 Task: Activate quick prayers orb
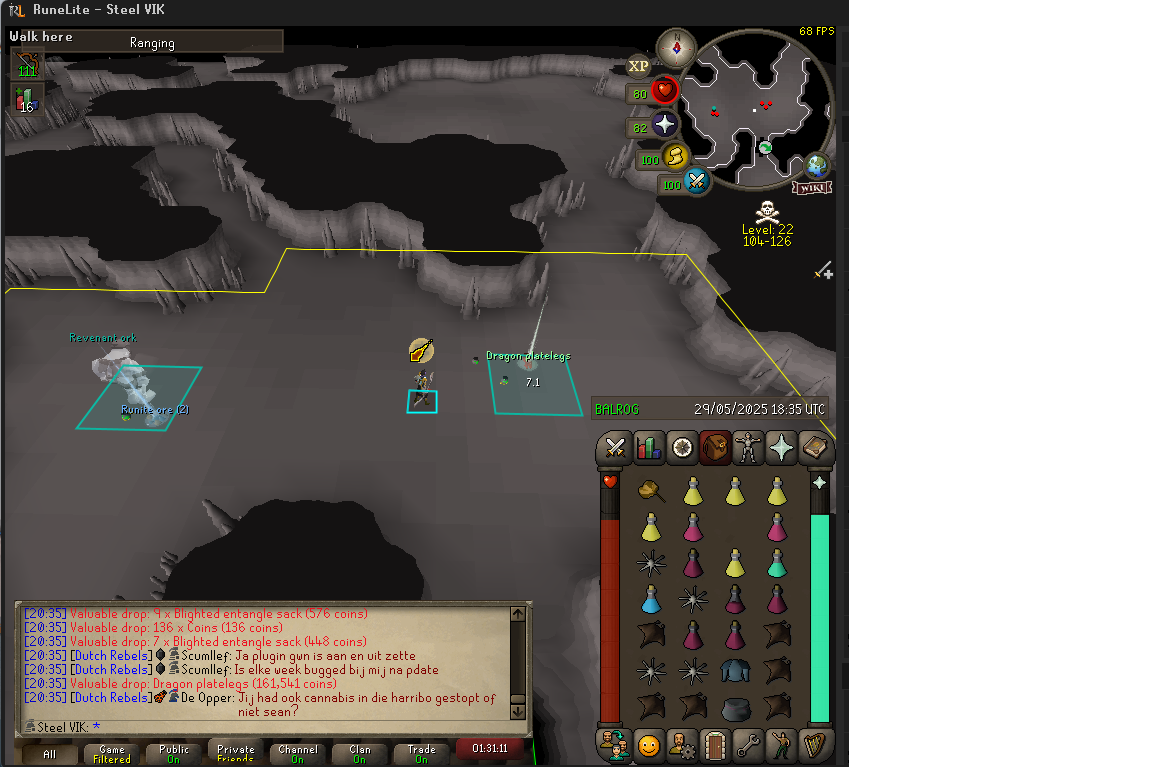(x=664, y=125)
